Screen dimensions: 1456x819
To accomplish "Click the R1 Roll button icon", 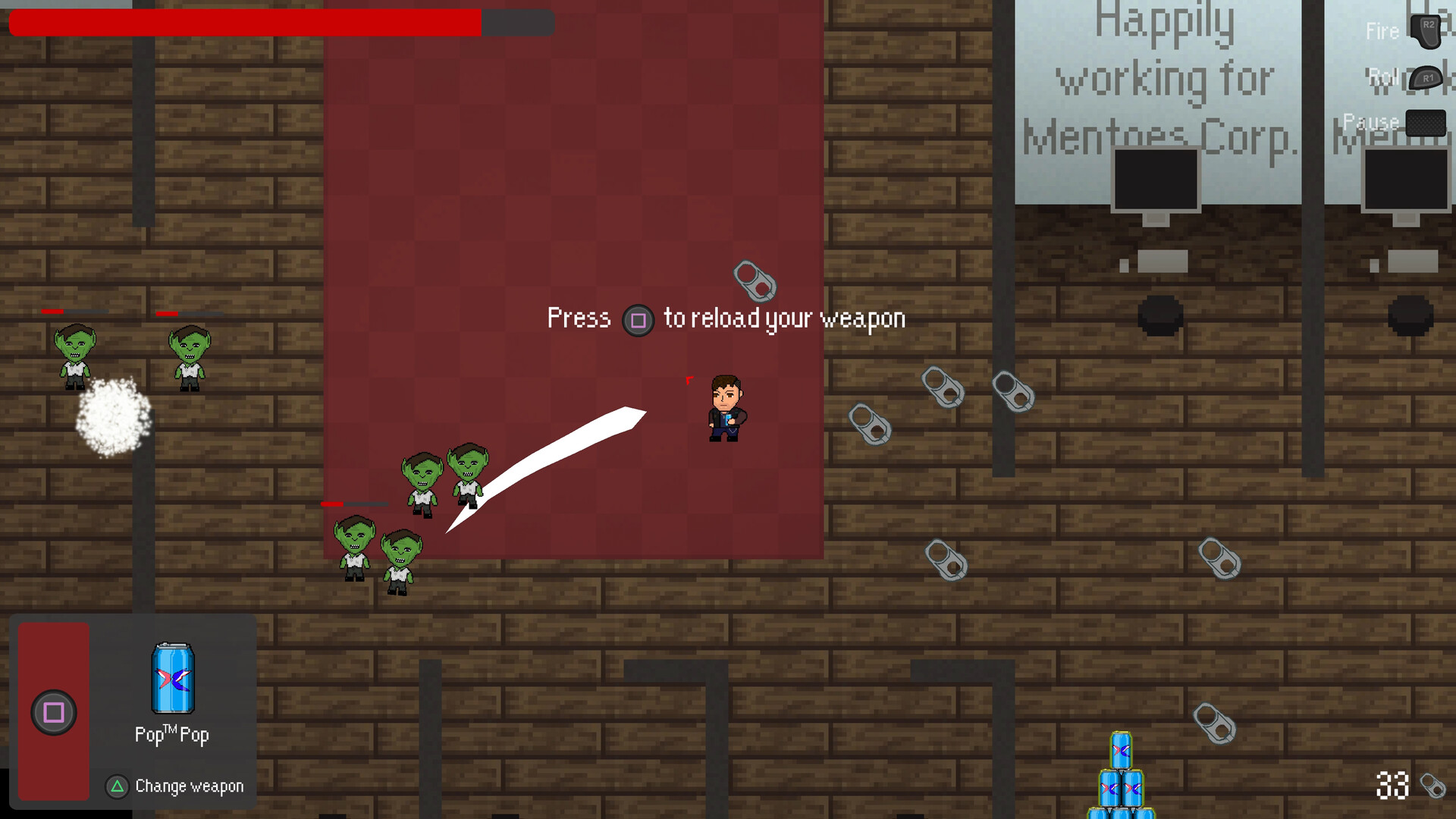I will click(1427, 78).
